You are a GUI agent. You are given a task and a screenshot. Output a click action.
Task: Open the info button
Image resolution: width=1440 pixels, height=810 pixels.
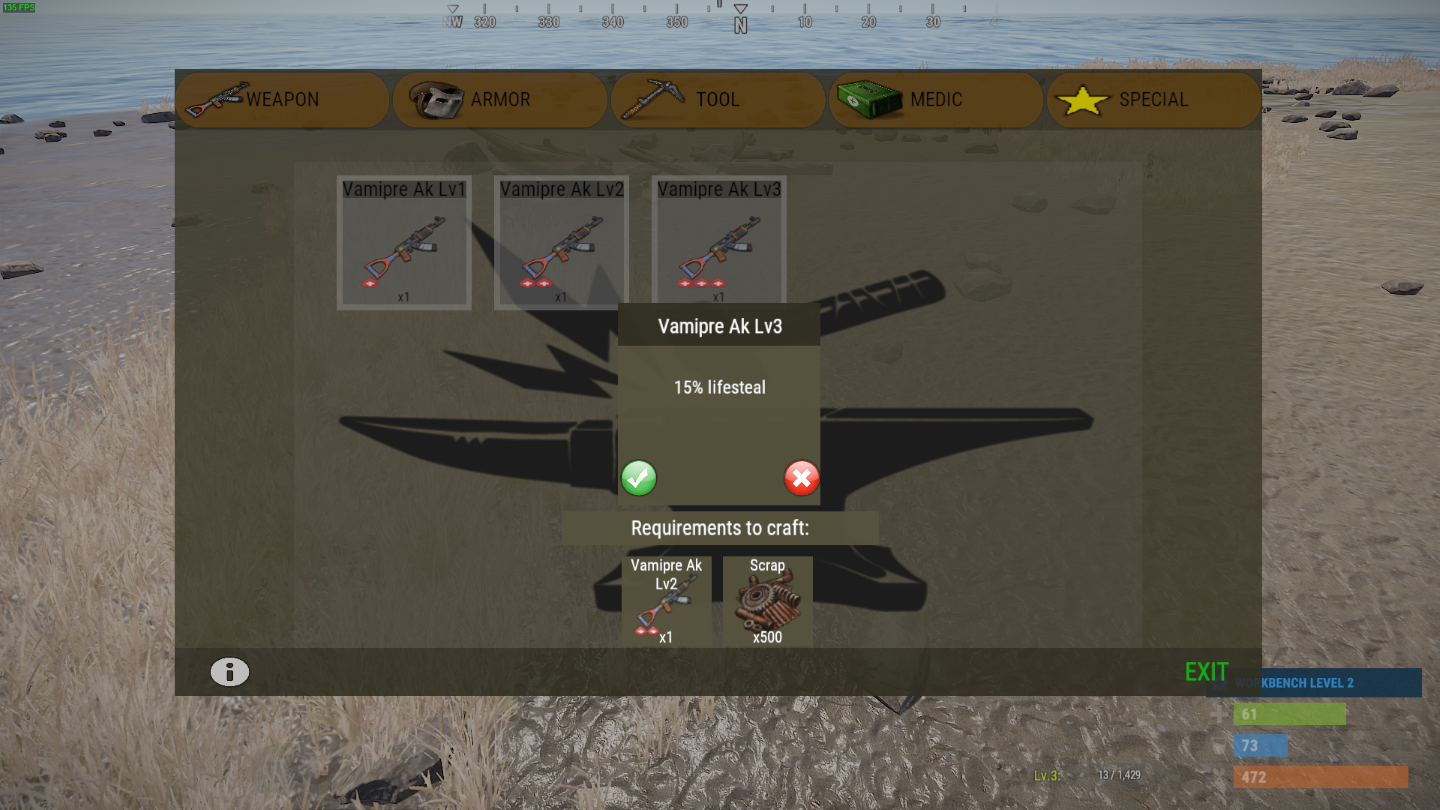click(x=229, y=672)
